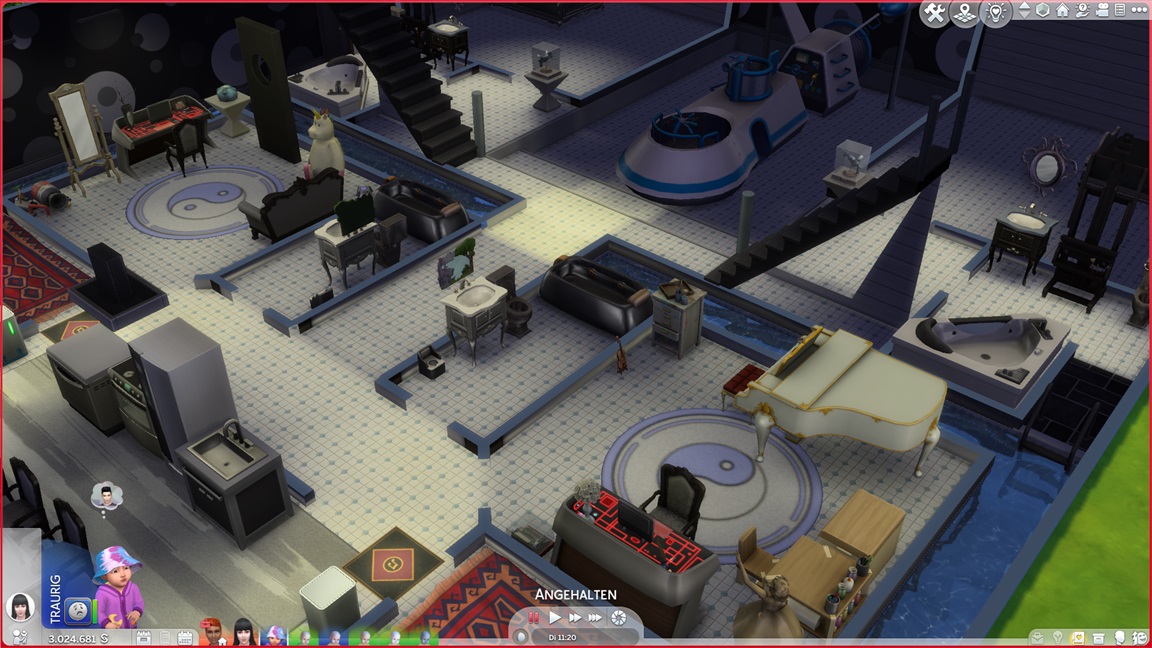
Task: Click the house icon in the top bar
Action: 1062,11
